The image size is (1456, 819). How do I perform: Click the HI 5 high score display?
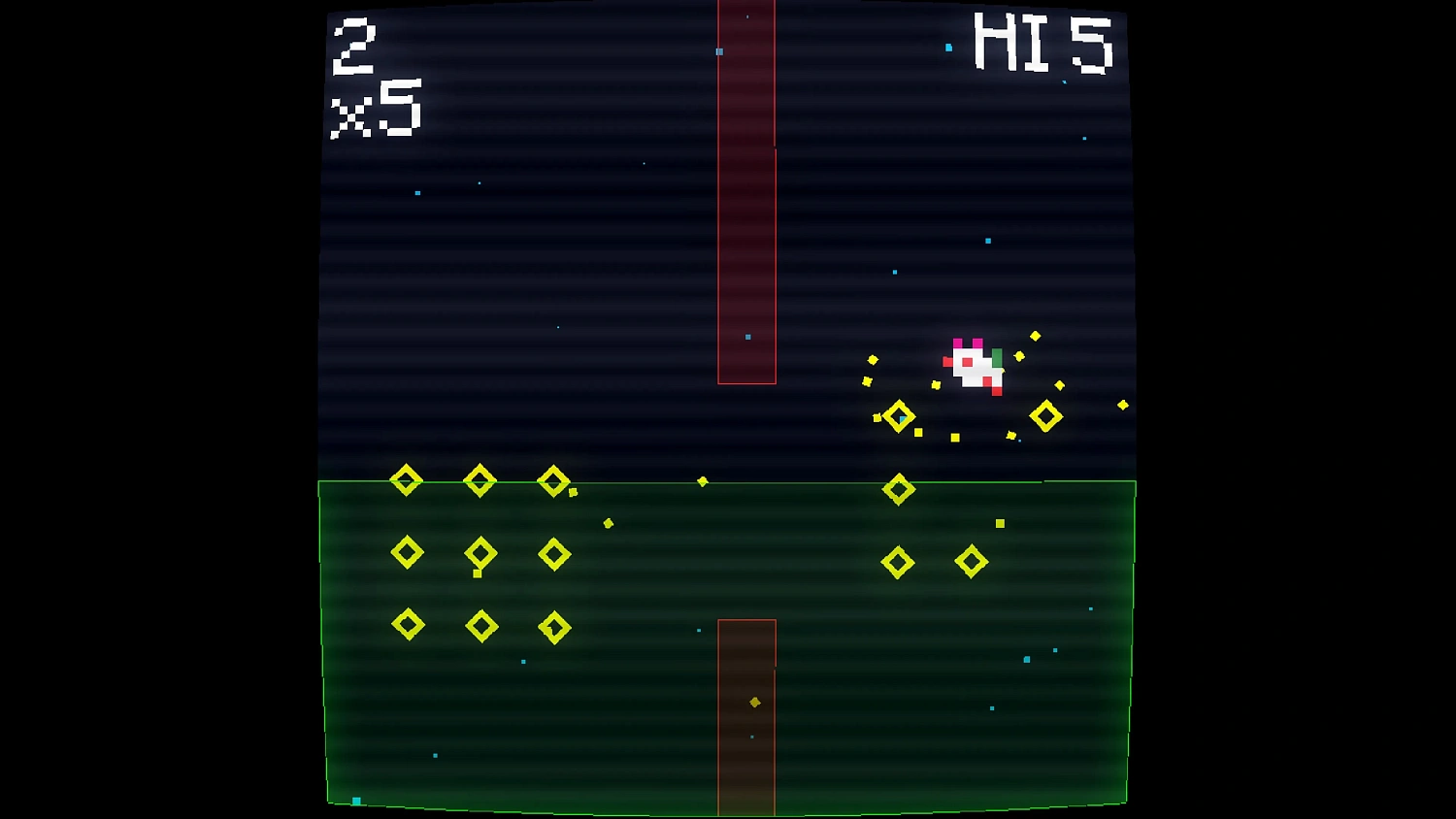(1043, 41)
